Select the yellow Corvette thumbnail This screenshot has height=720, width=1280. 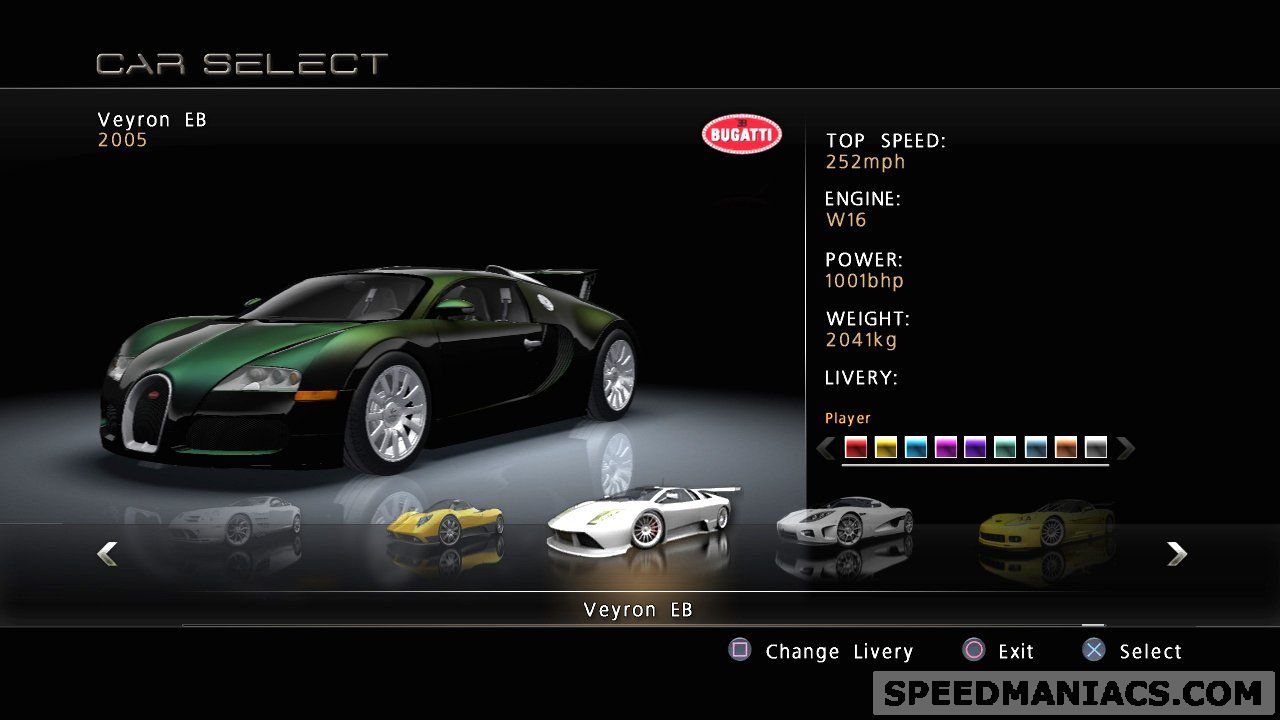coord(1045,523)
